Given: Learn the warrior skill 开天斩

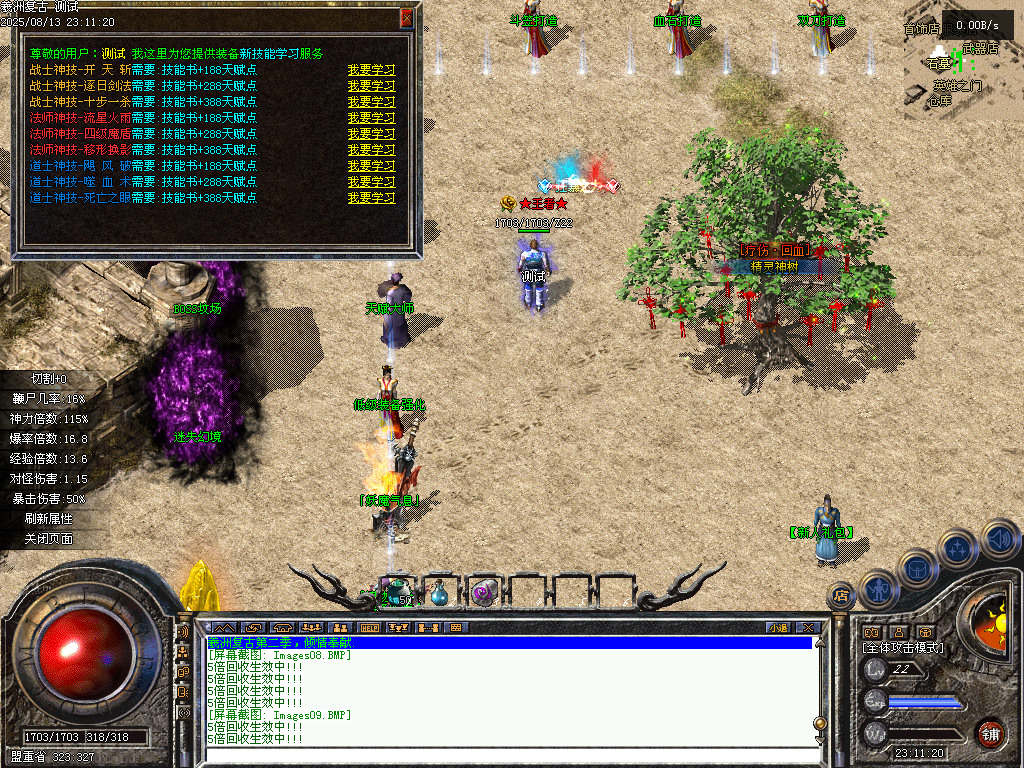Looking at the screenshot, I should tap(371, 70).
